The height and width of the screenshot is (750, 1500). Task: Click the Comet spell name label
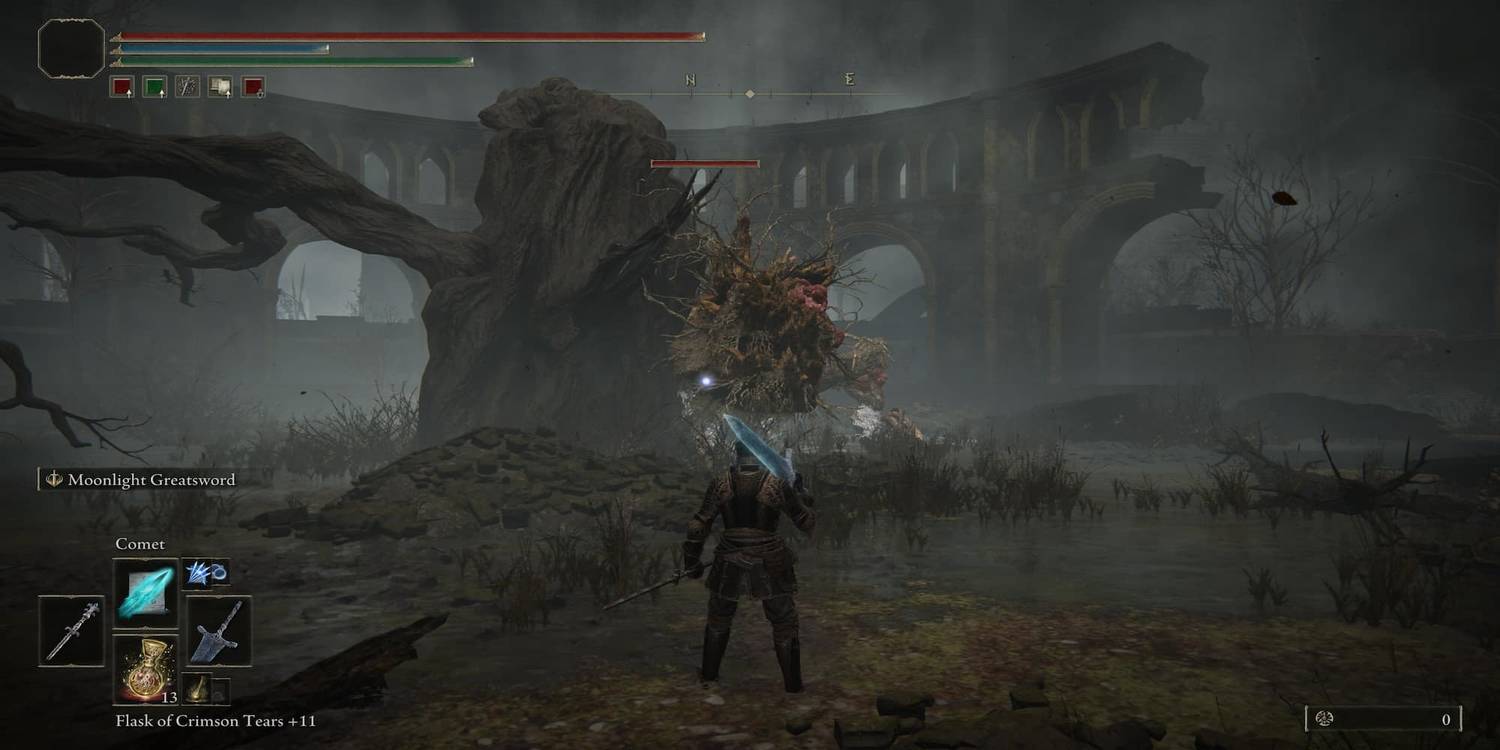coord(141,543)
